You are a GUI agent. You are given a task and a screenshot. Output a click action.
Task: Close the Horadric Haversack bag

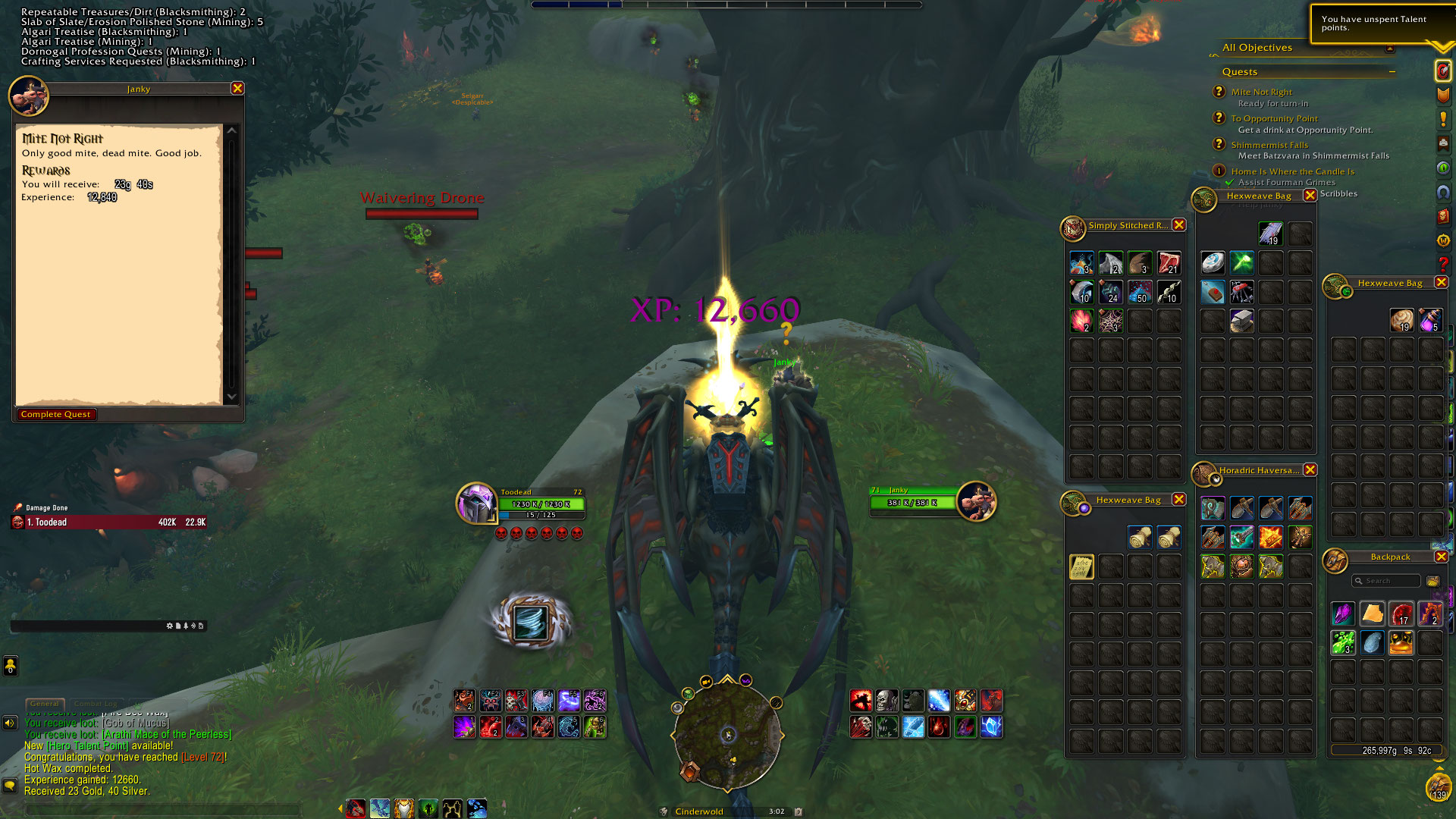[x=1310, y=470]
